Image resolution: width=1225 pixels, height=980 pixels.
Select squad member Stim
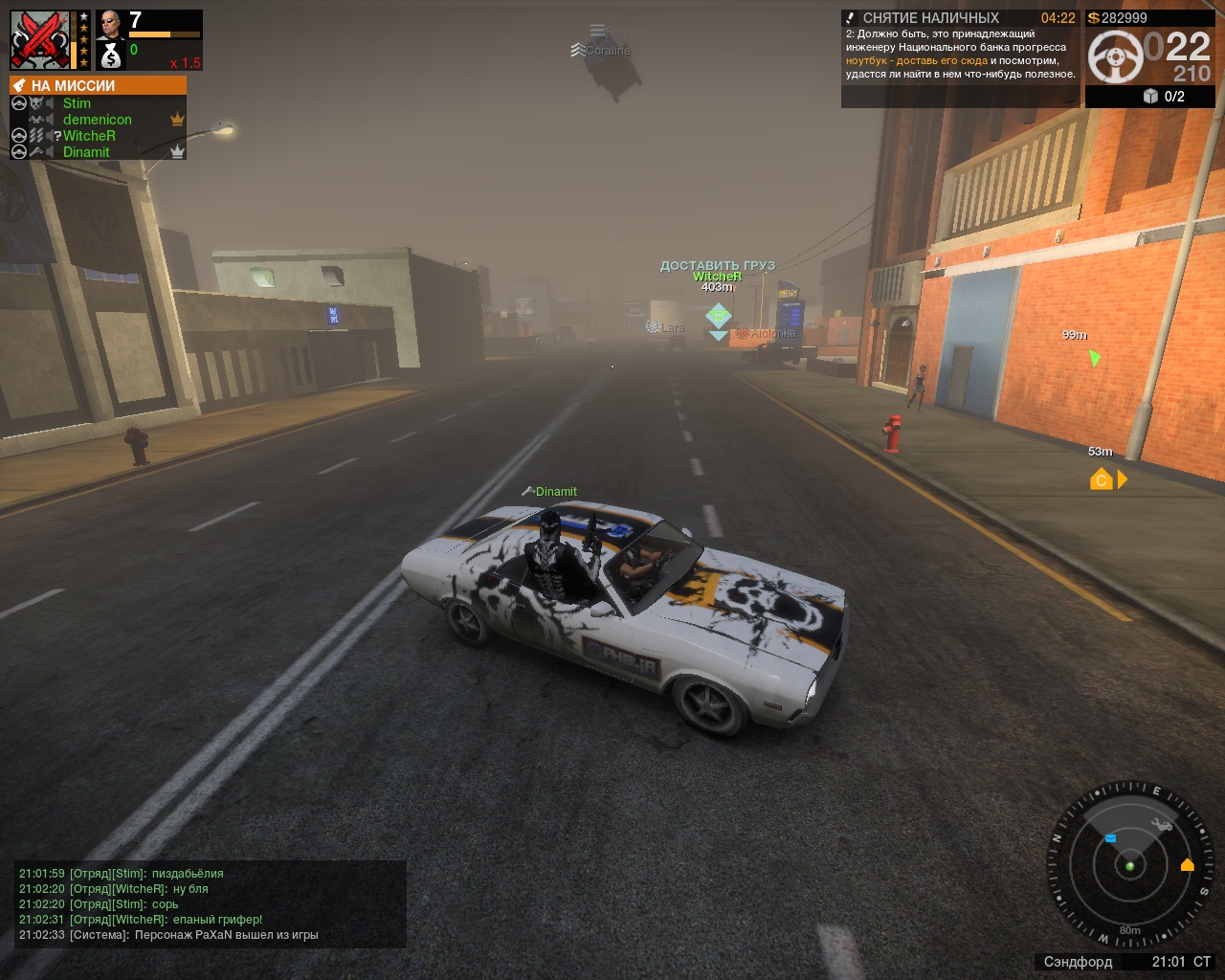point(77,103)
